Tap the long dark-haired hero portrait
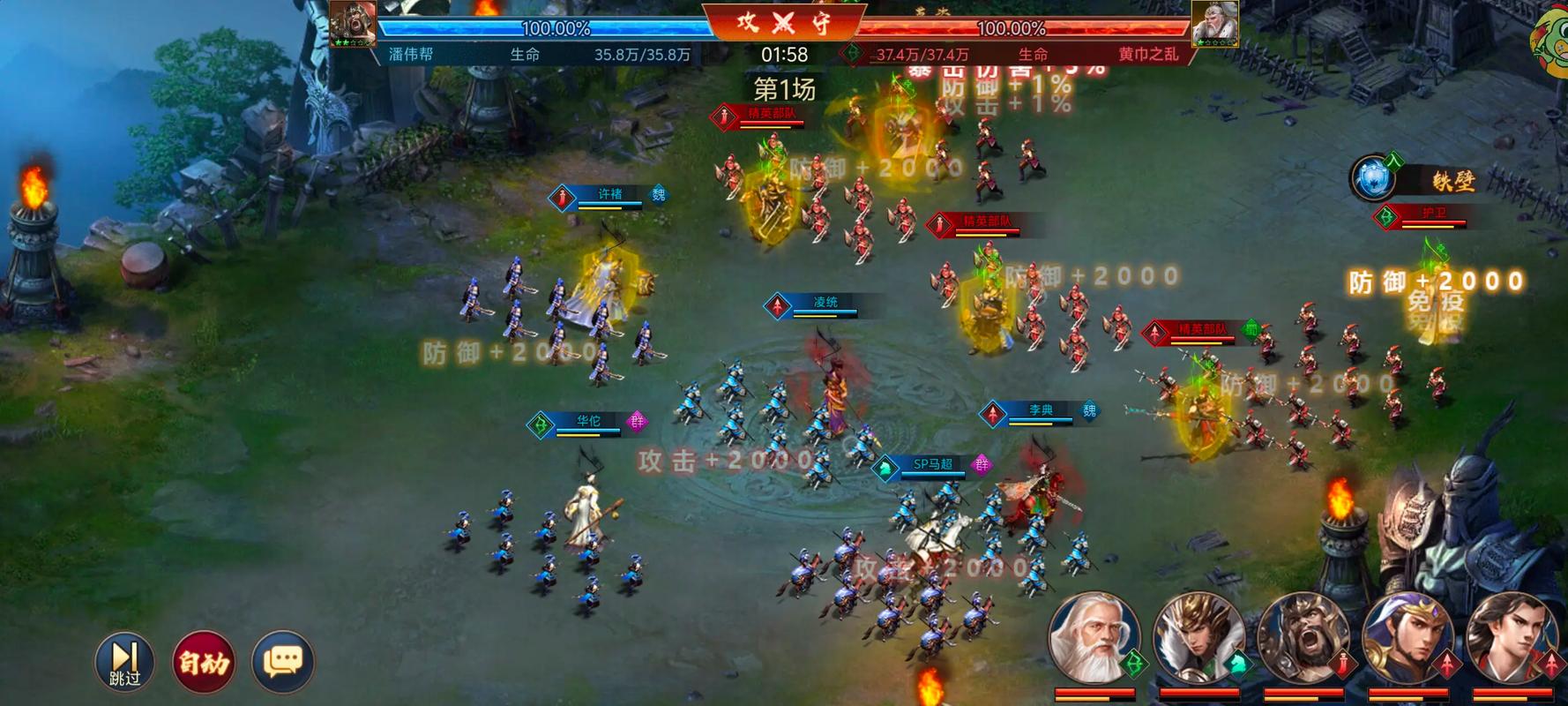 [x=1512, y=637]
